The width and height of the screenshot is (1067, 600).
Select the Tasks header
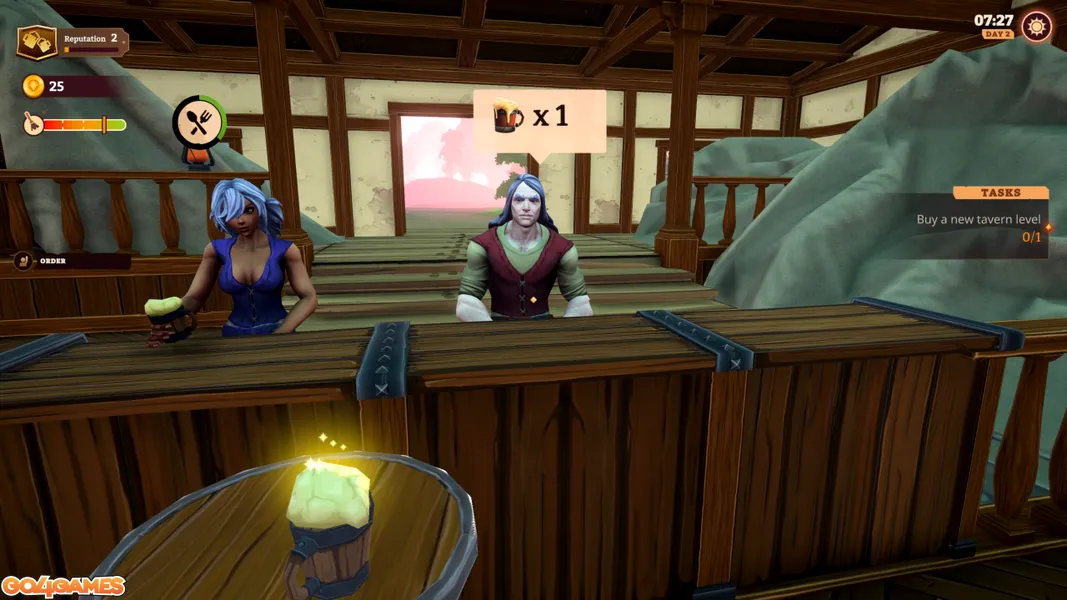[x=1000, y=193]
